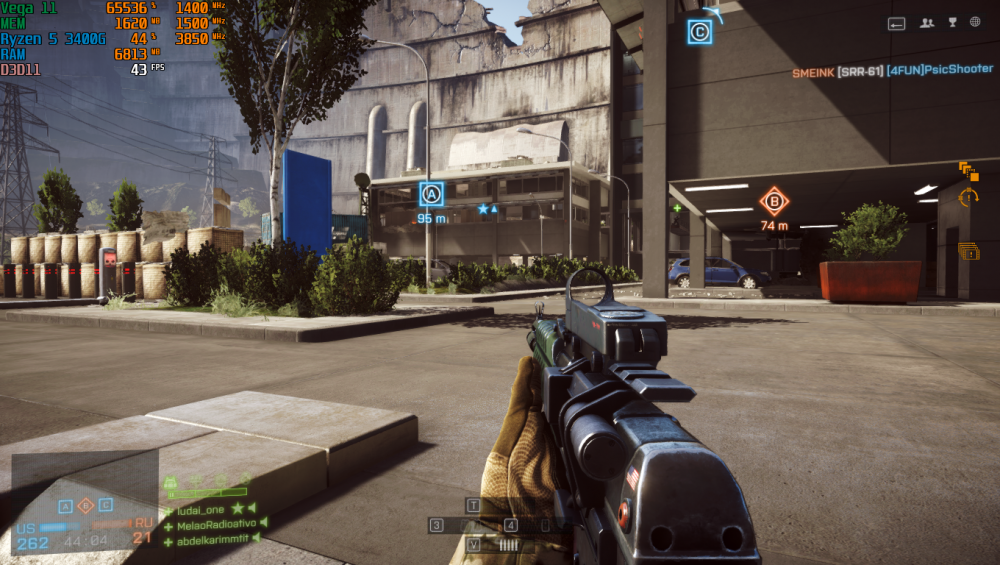Open the trophy scoreboard icon

pyautogui.click(x=952, y=22)
